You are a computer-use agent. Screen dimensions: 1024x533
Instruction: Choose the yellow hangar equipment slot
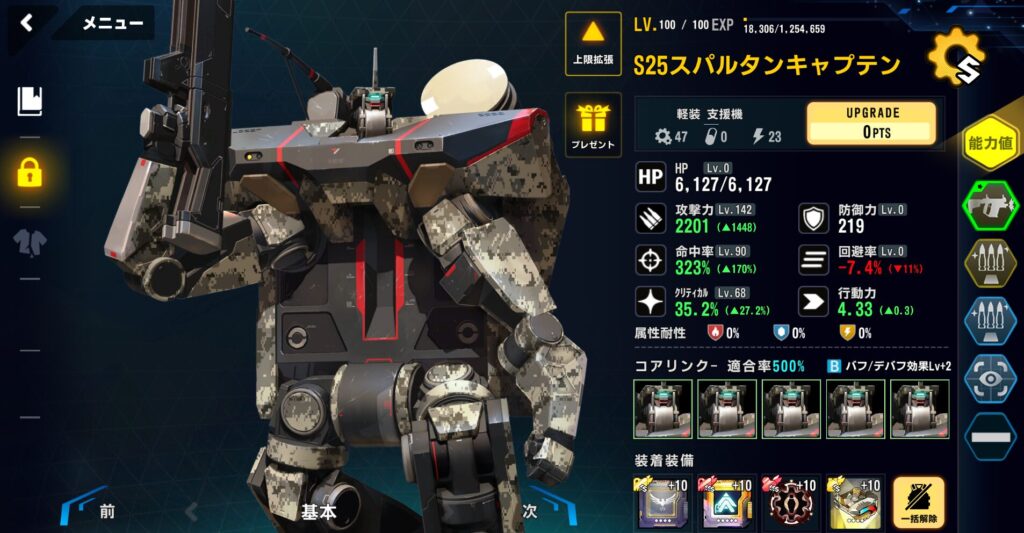[855, 503]
